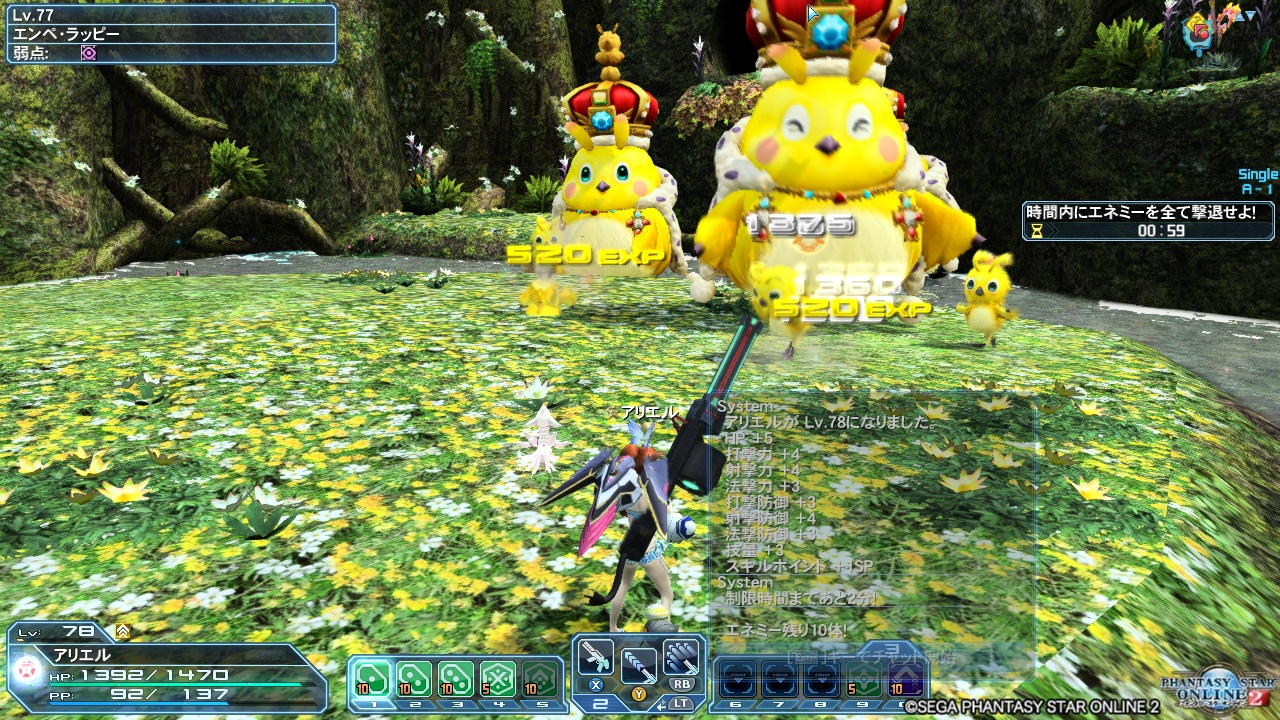Image resolution: width=1280 pixels, height=720 pixels.
Task: Click the upward triangle to zoom the minimap
Action: 1238,14
